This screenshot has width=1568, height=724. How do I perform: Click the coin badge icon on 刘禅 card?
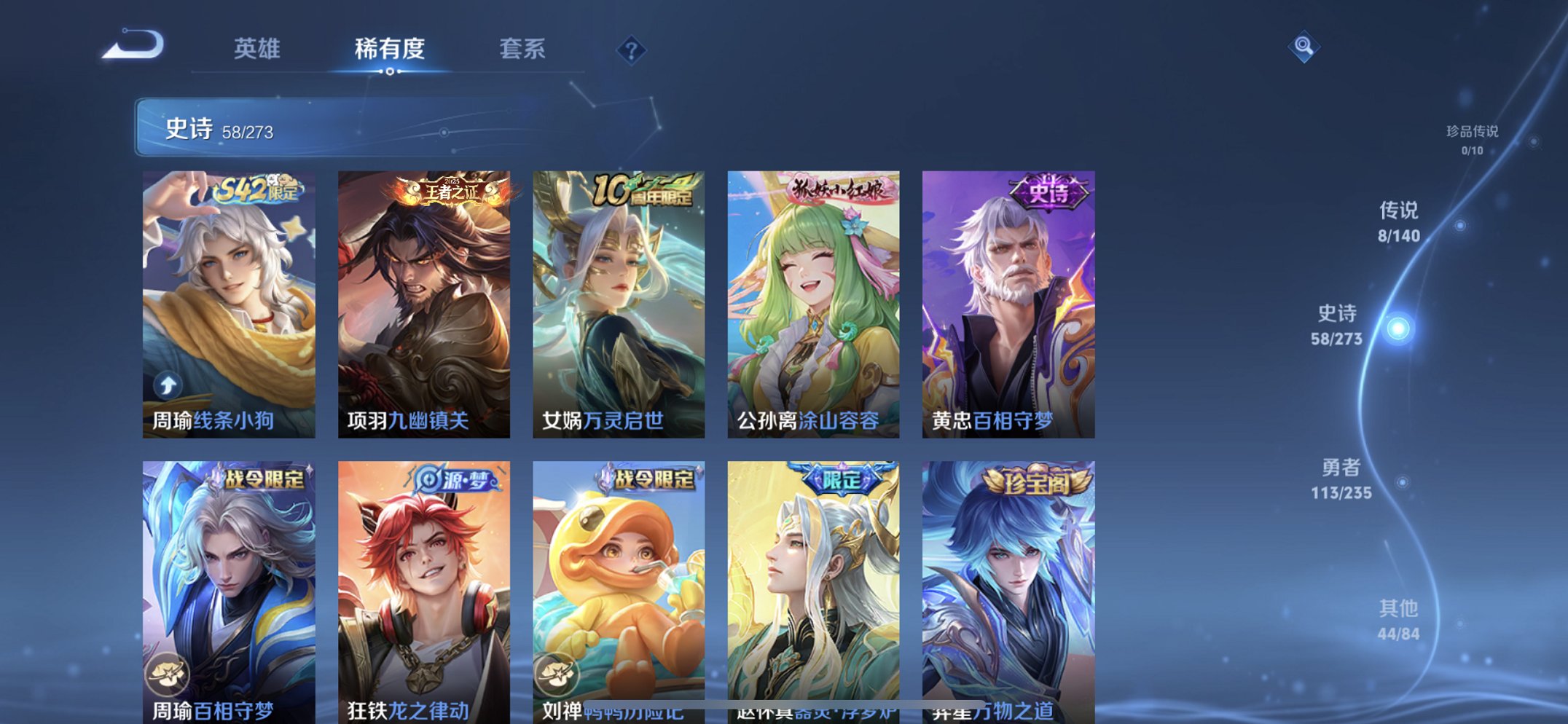click(x=560, y=674)
